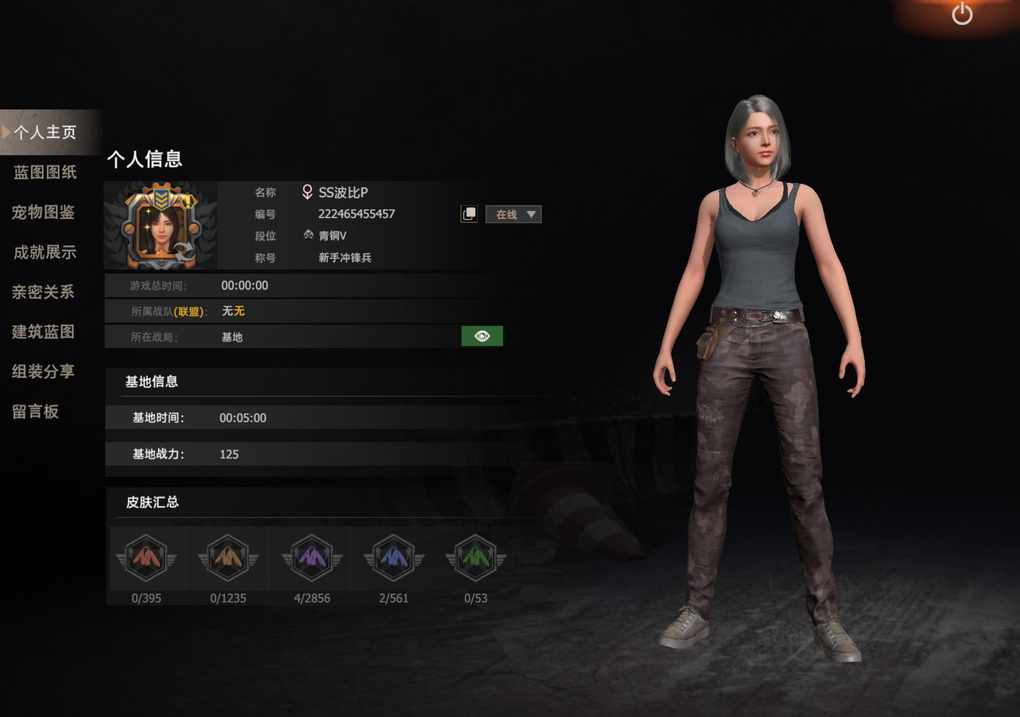This screenshot has height=717, width=1020.
Task: Select the blue jacket skin category
Action: click(393, 557)
